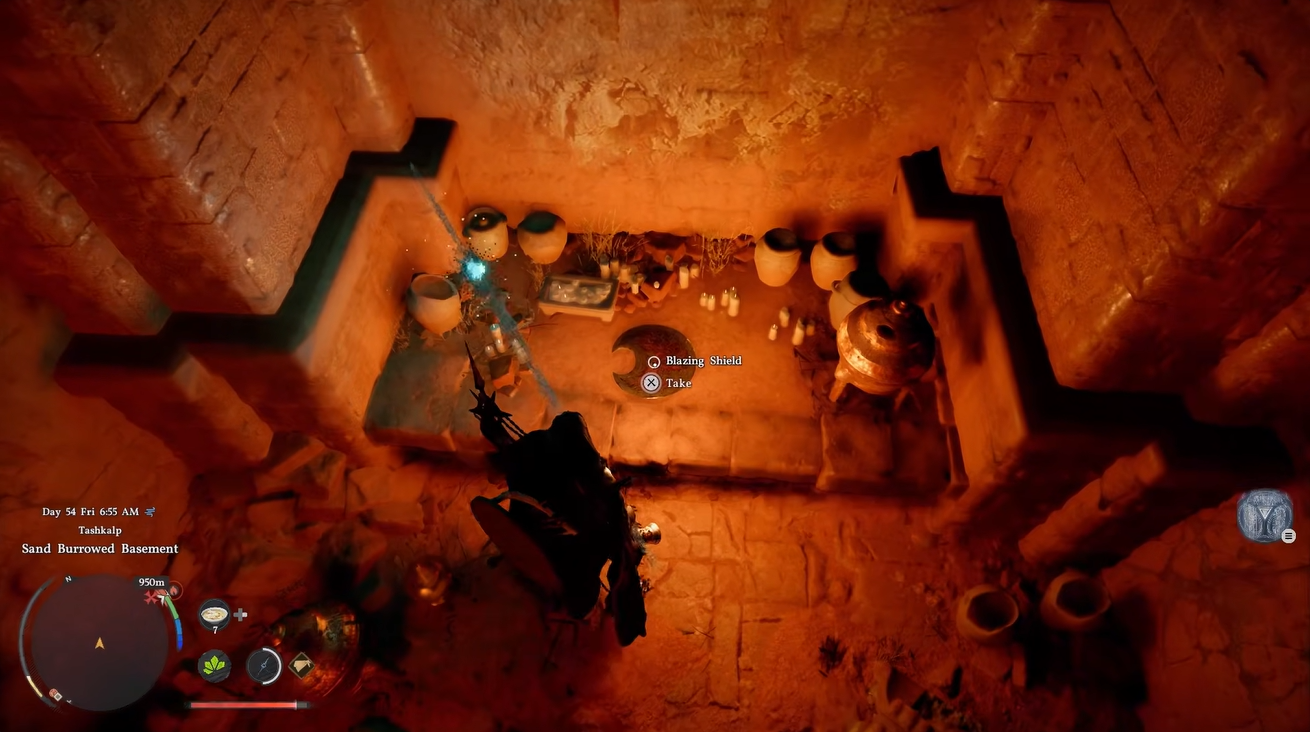The height and width of the screenshot is (732, 1310).
Task: Click the circle prompt icon beside Blazing Shield
Action: pos(652,360)
